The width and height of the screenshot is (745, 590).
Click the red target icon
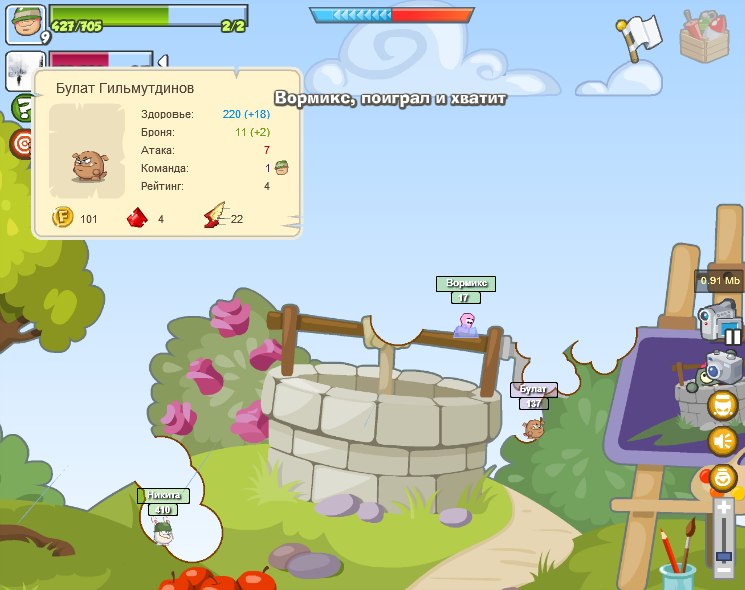[22, 144]
